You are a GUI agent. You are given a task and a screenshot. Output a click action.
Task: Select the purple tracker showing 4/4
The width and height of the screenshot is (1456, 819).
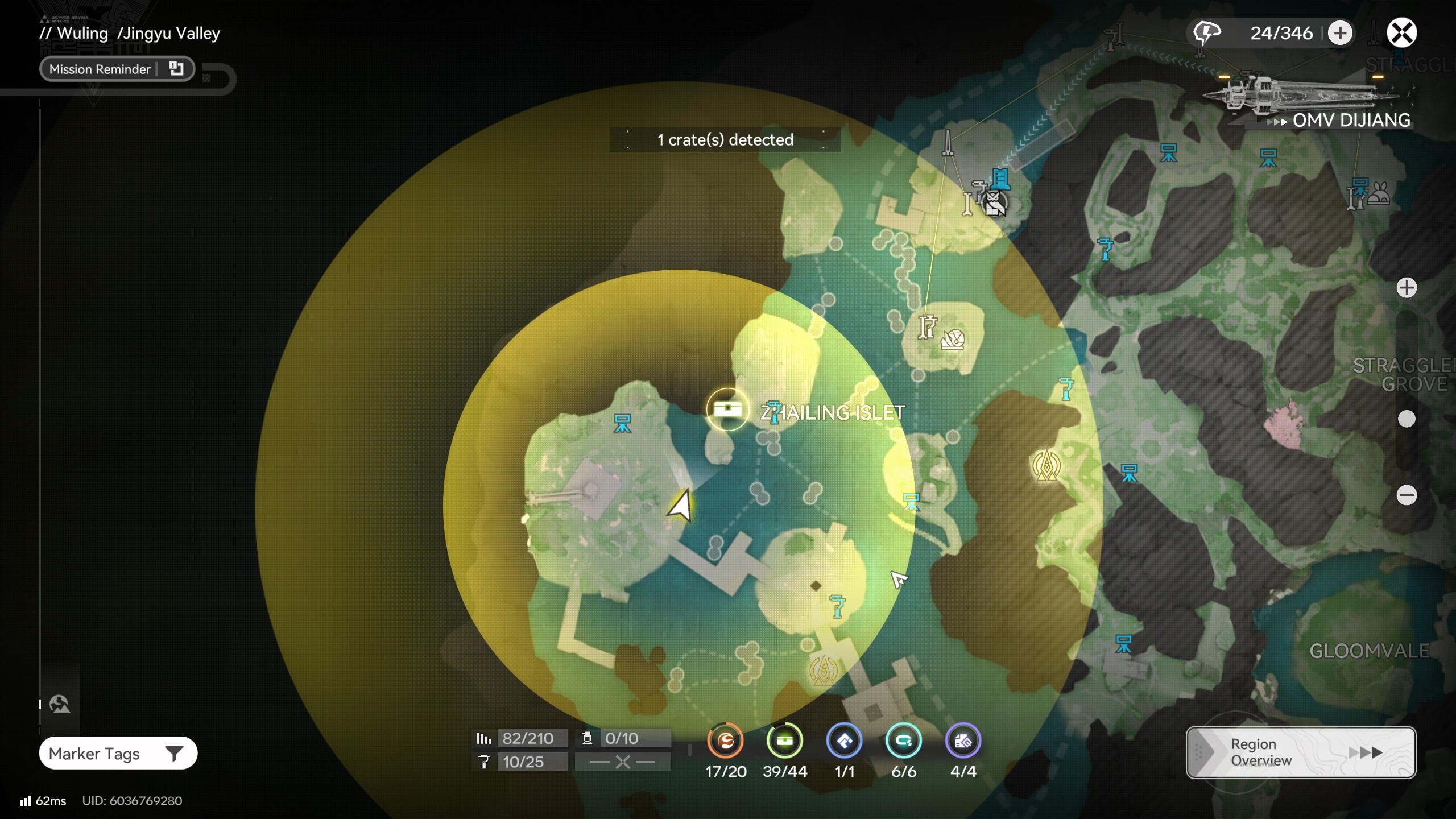(963, 741)
